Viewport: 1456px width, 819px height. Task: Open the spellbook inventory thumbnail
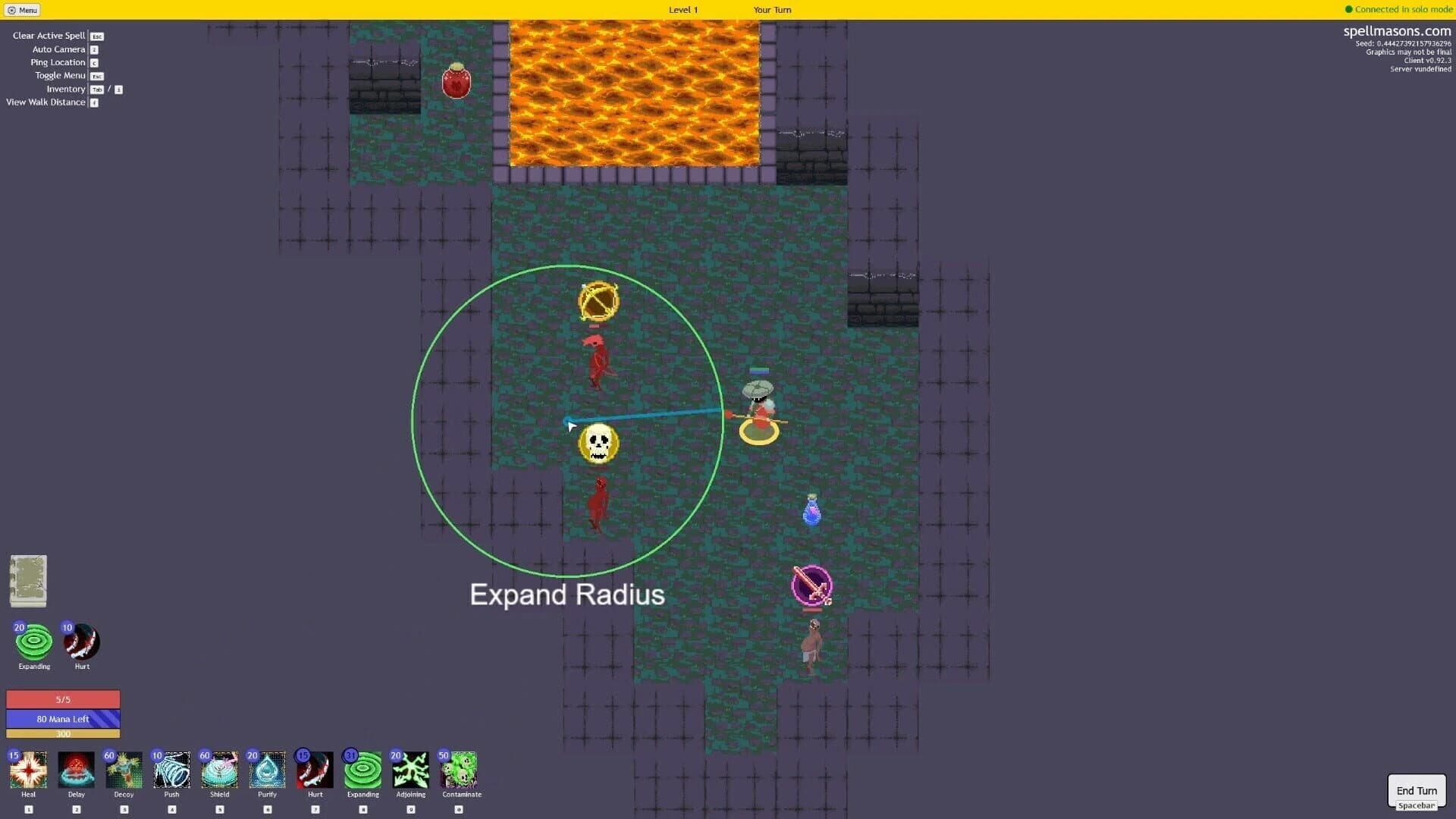click(x=28, y=581)
